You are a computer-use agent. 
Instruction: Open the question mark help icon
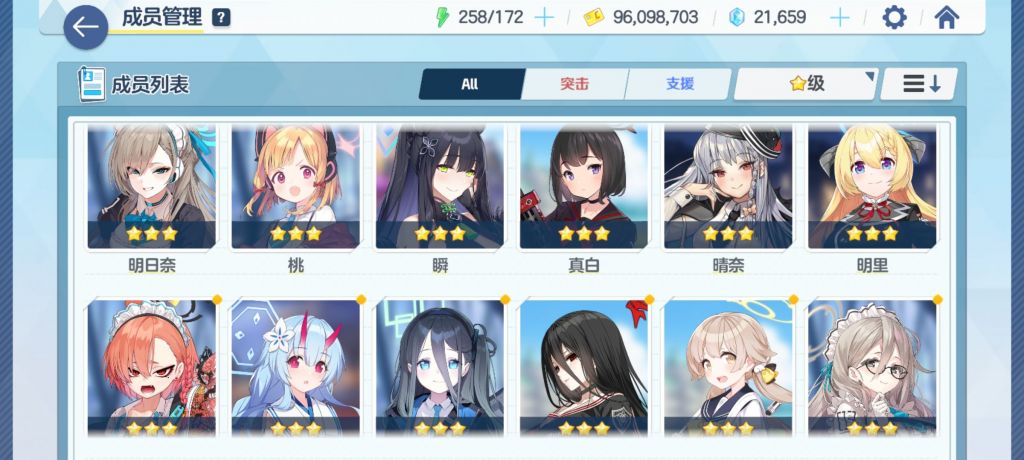pos(221,17)
